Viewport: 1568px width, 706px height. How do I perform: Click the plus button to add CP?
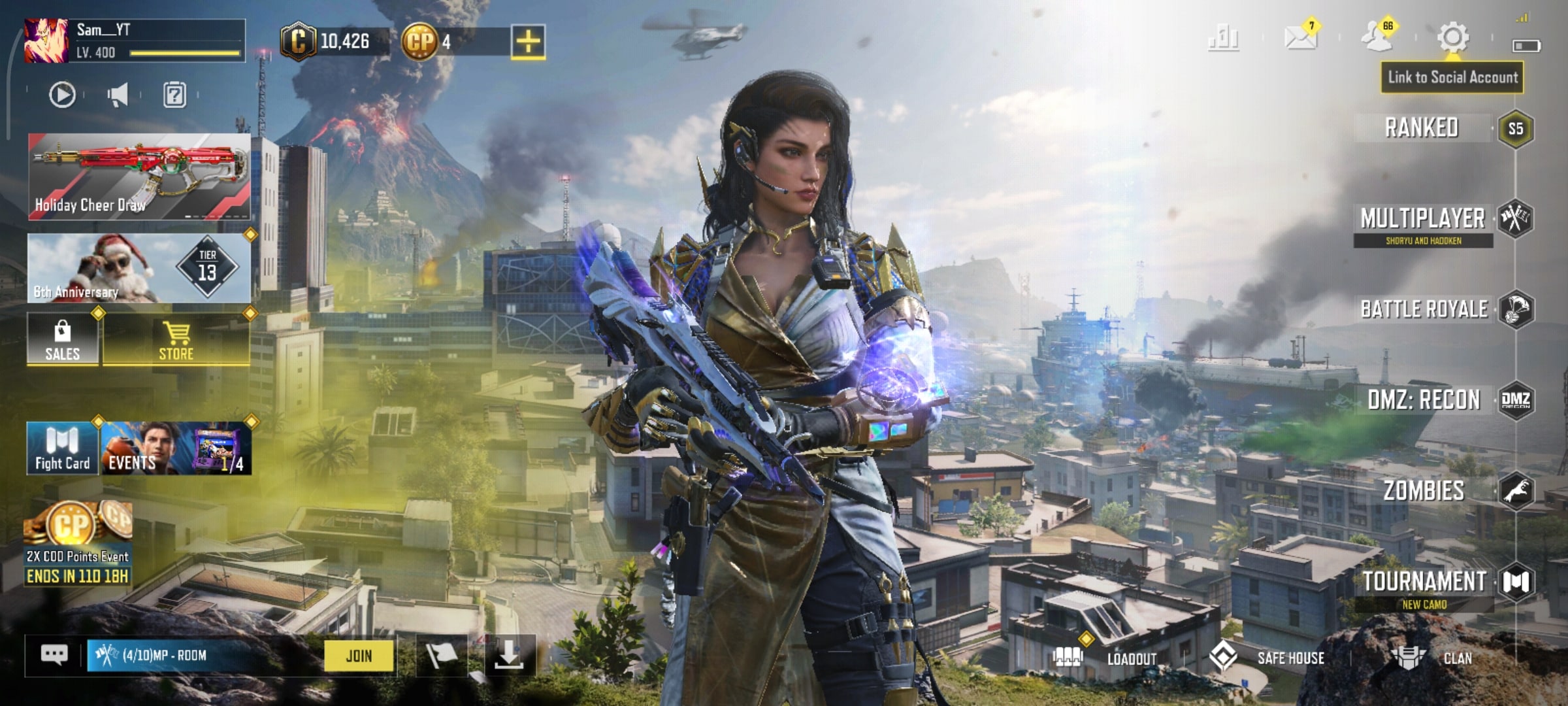(x=528, y=42)
